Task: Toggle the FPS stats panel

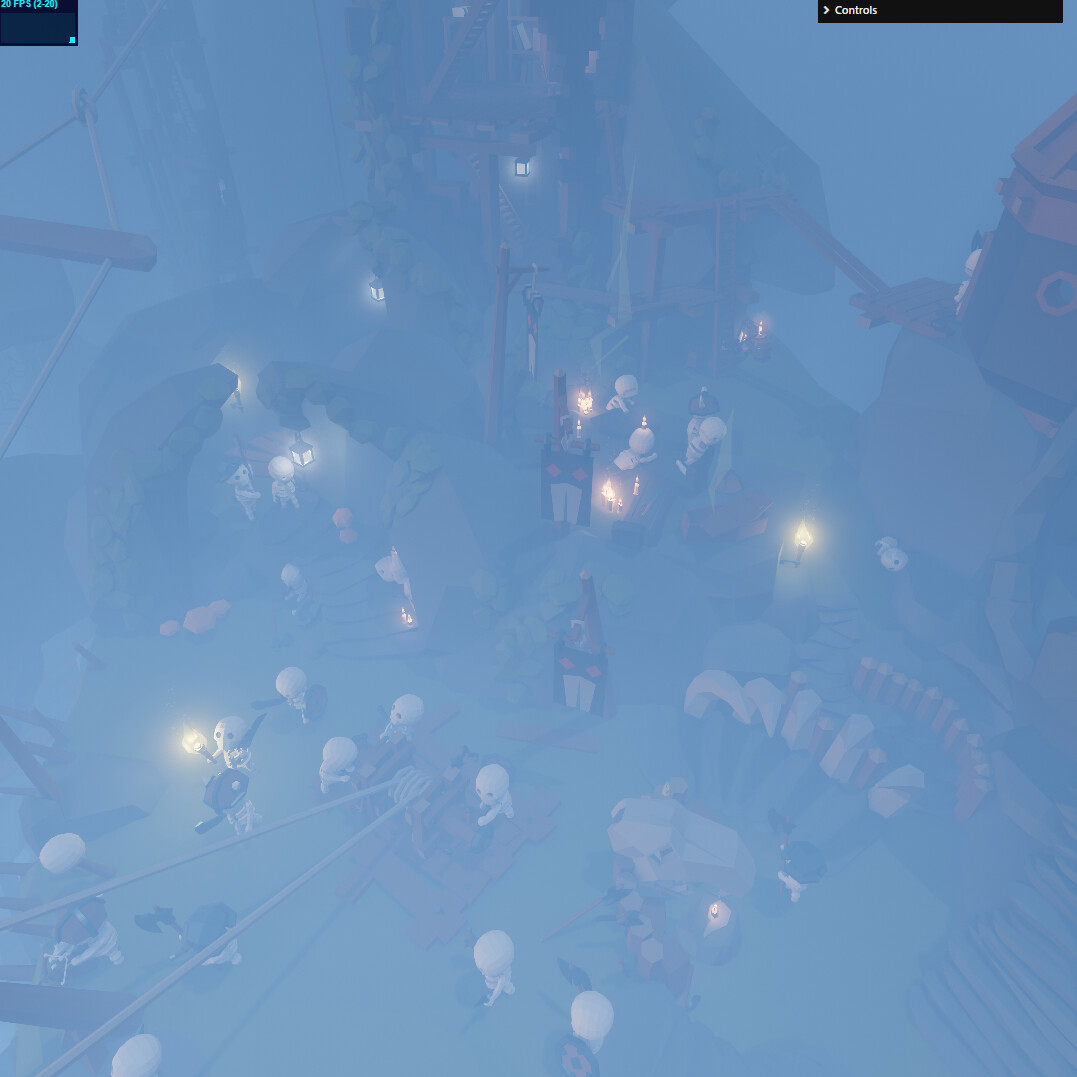Action: coord(38,23)
